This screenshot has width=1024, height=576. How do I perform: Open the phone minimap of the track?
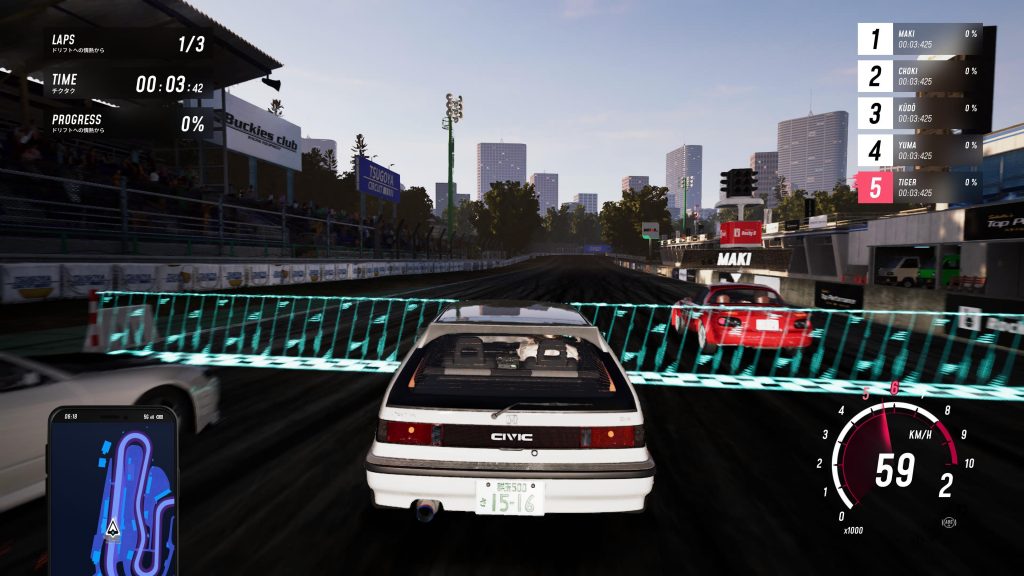point(113,490)
